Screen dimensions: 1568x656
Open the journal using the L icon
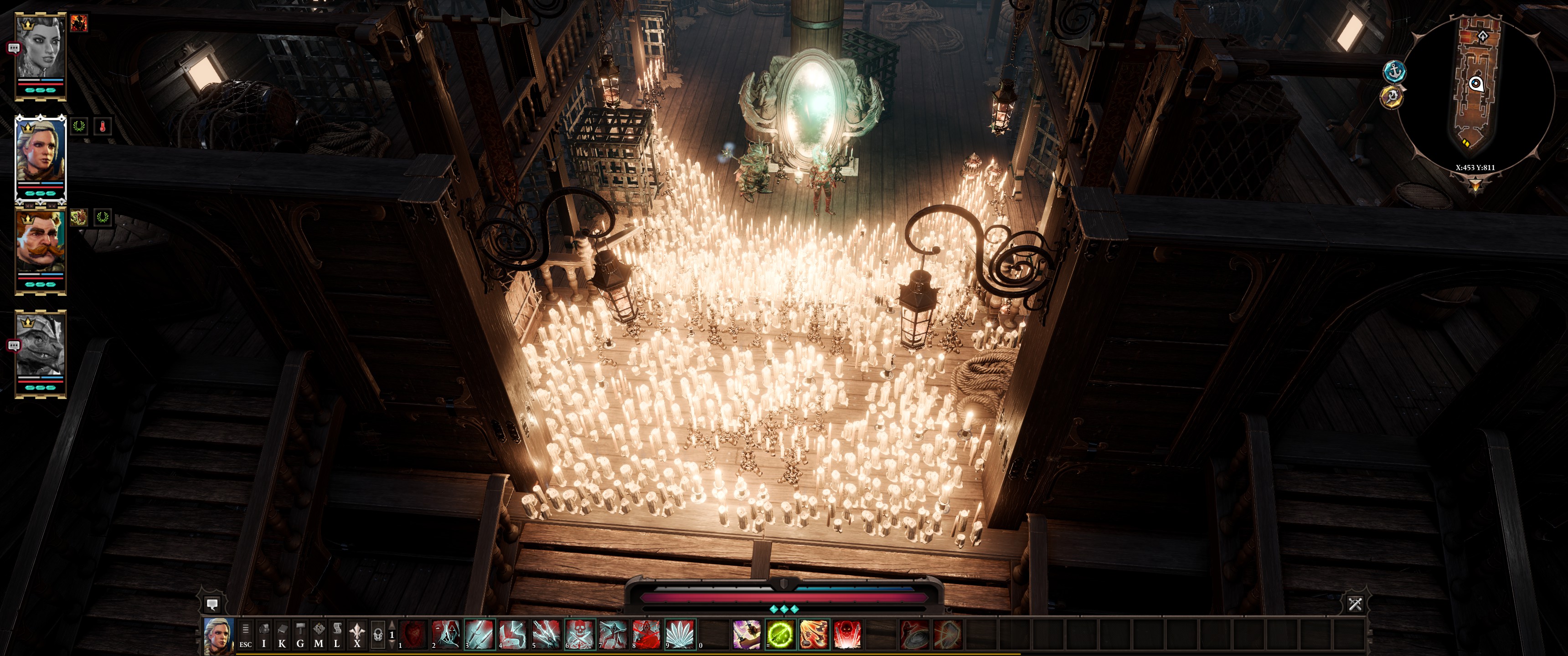pyautogui.click(x=336, y=635)
